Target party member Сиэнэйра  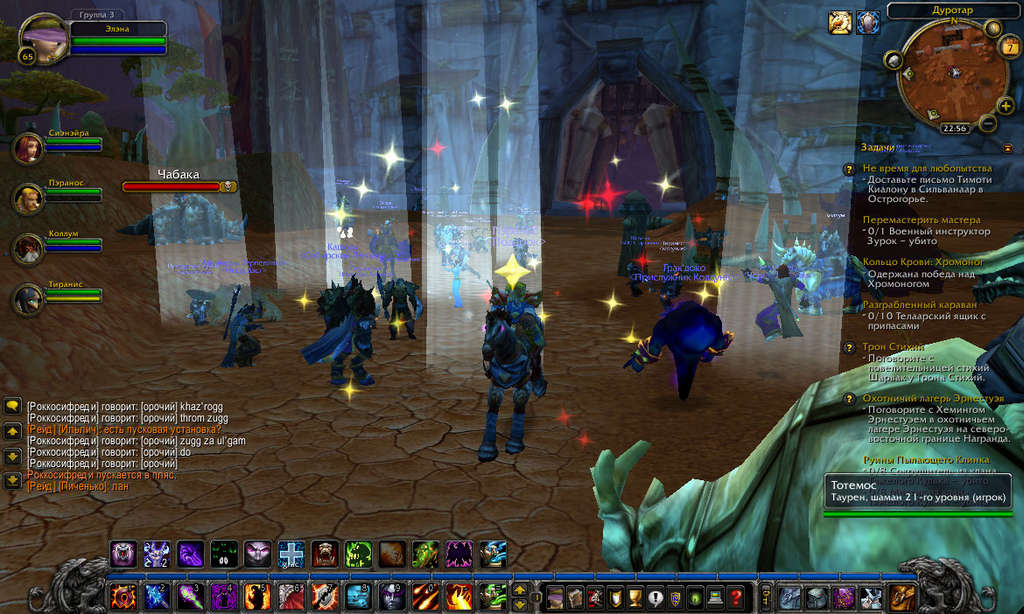click(28, 148)
